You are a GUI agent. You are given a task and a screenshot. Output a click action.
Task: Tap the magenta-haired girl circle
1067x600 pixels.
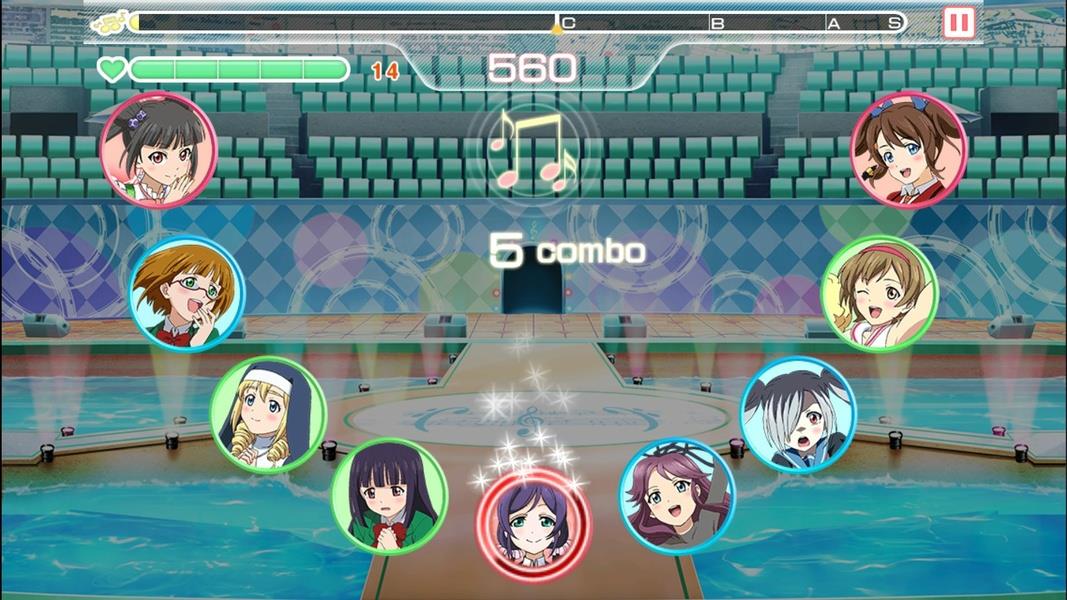click(x=677, y=496)
